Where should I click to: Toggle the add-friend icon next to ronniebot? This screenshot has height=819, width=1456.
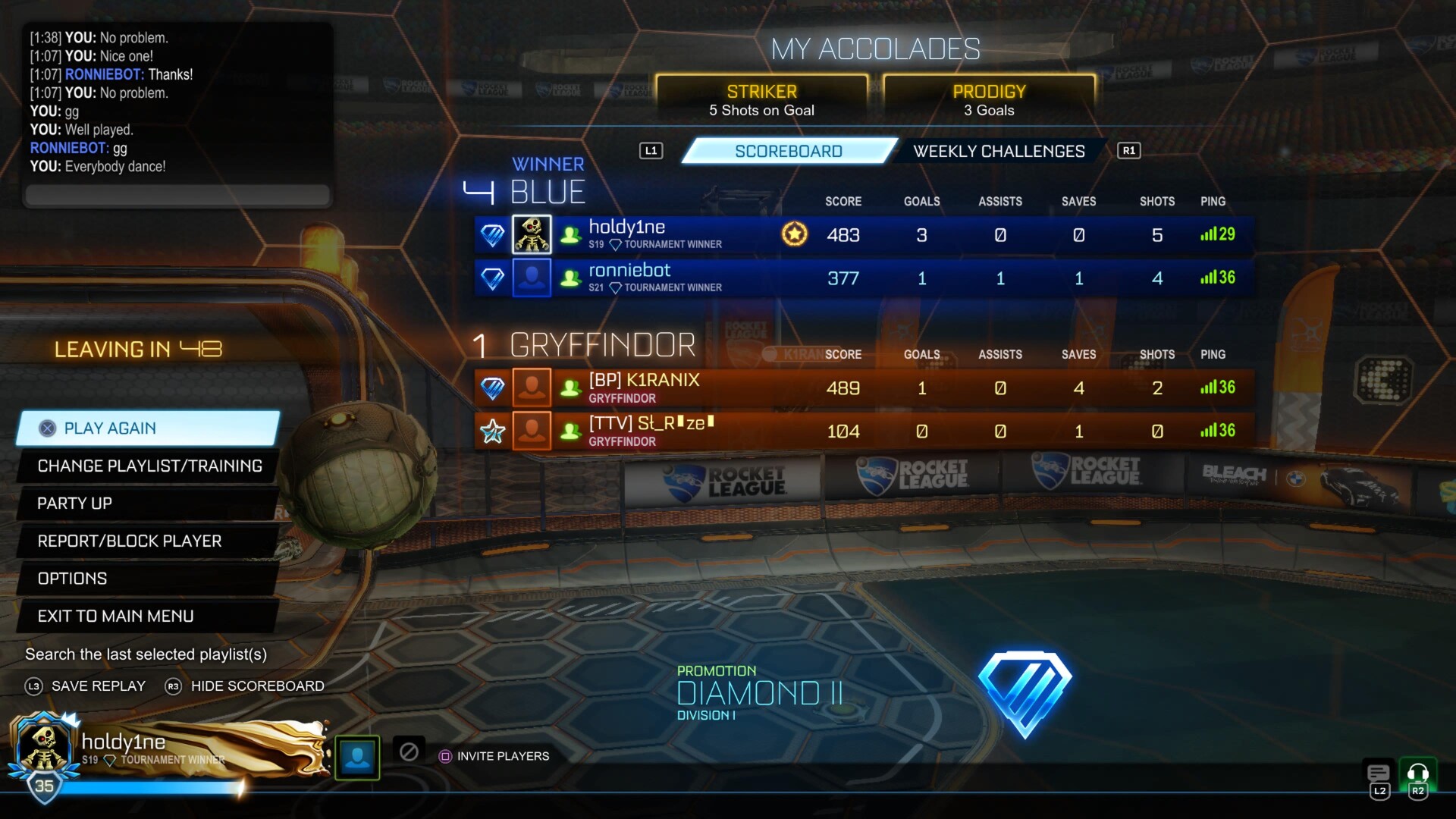tap(569, 278)
